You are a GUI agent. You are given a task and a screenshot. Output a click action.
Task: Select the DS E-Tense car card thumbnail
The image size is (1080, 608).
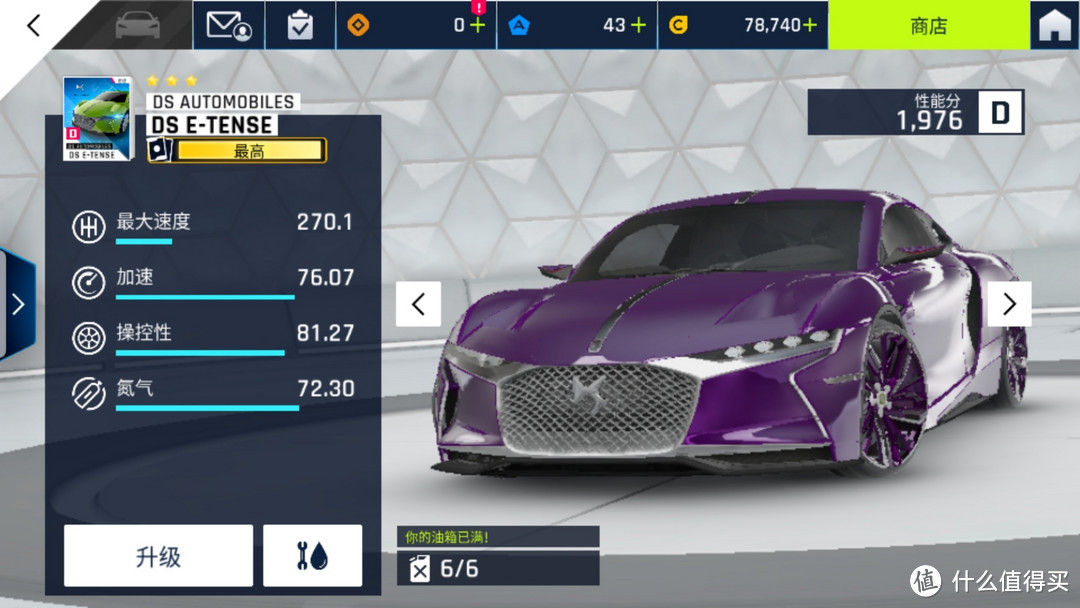[97, 118]
